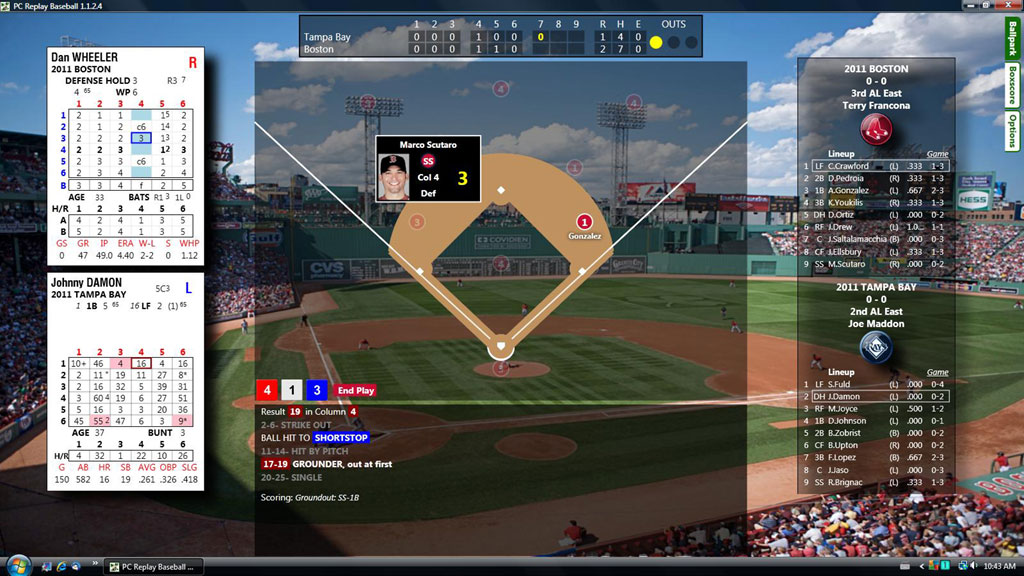Click the Tampa Bay Rays team logo
1024x576 pixels.
pyautogui.click(x=875, y=347)
